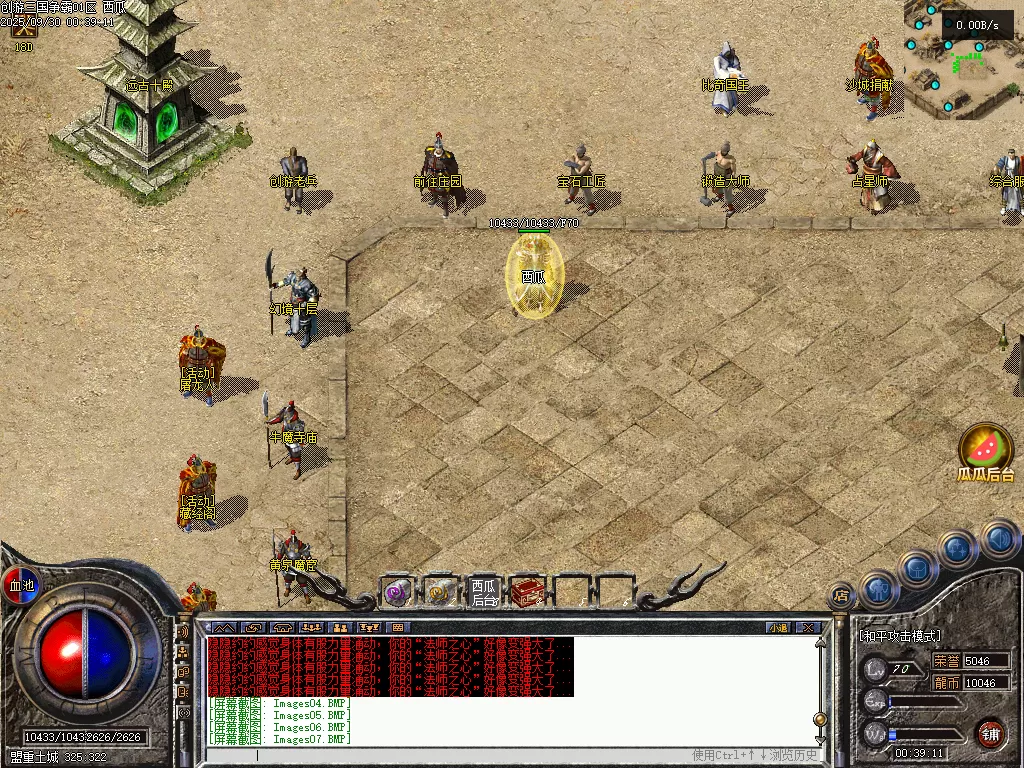Use the purple swirl stone in the belt
The height and width of the screenshot is (768, 1024).
(398, 592)
